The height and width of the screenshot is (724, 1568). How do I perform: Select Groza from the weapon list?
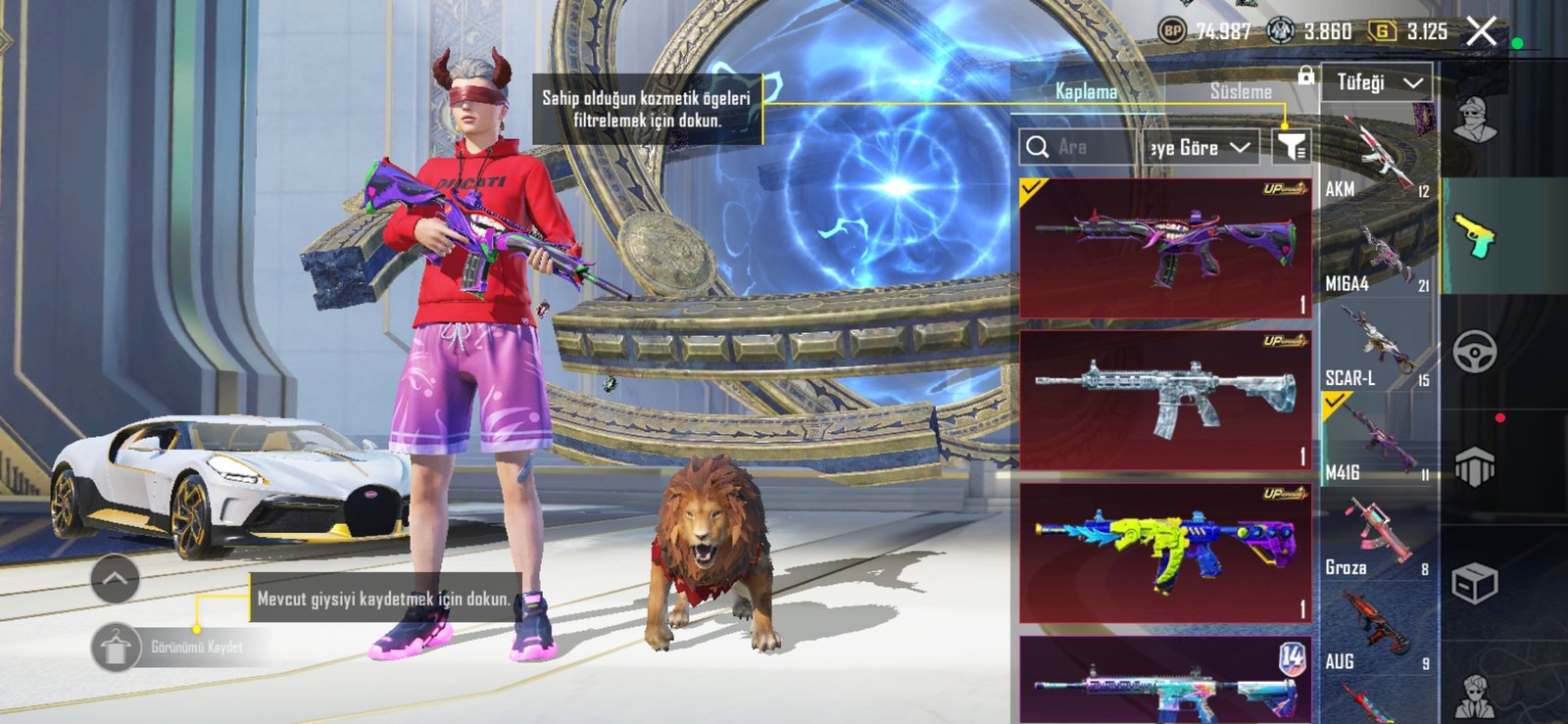click(1377, 538)
